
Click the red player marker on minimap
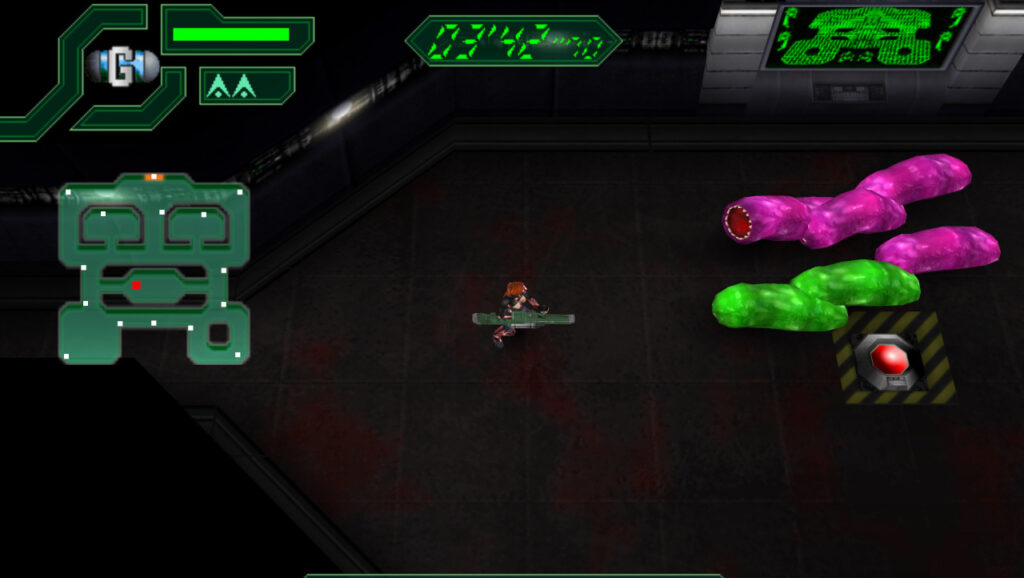coord(136,285)
